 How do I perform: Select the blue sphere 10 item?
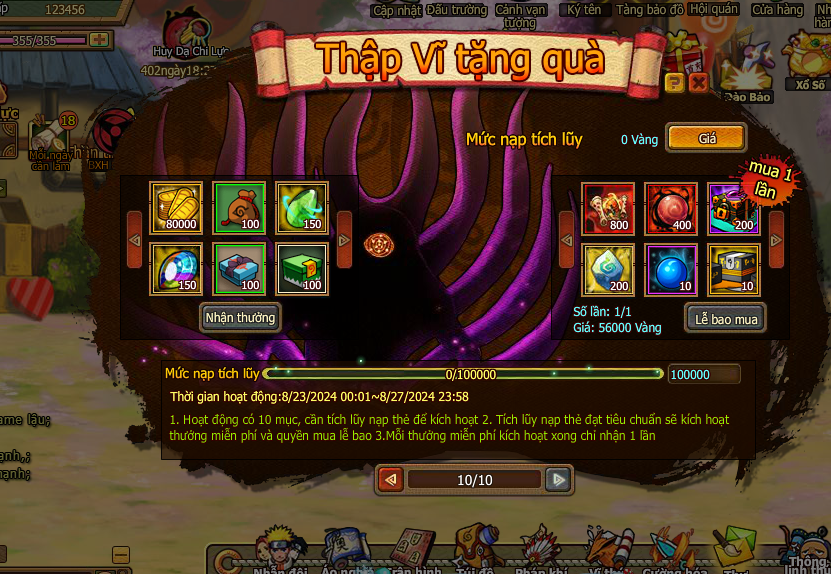coord(670,270)
